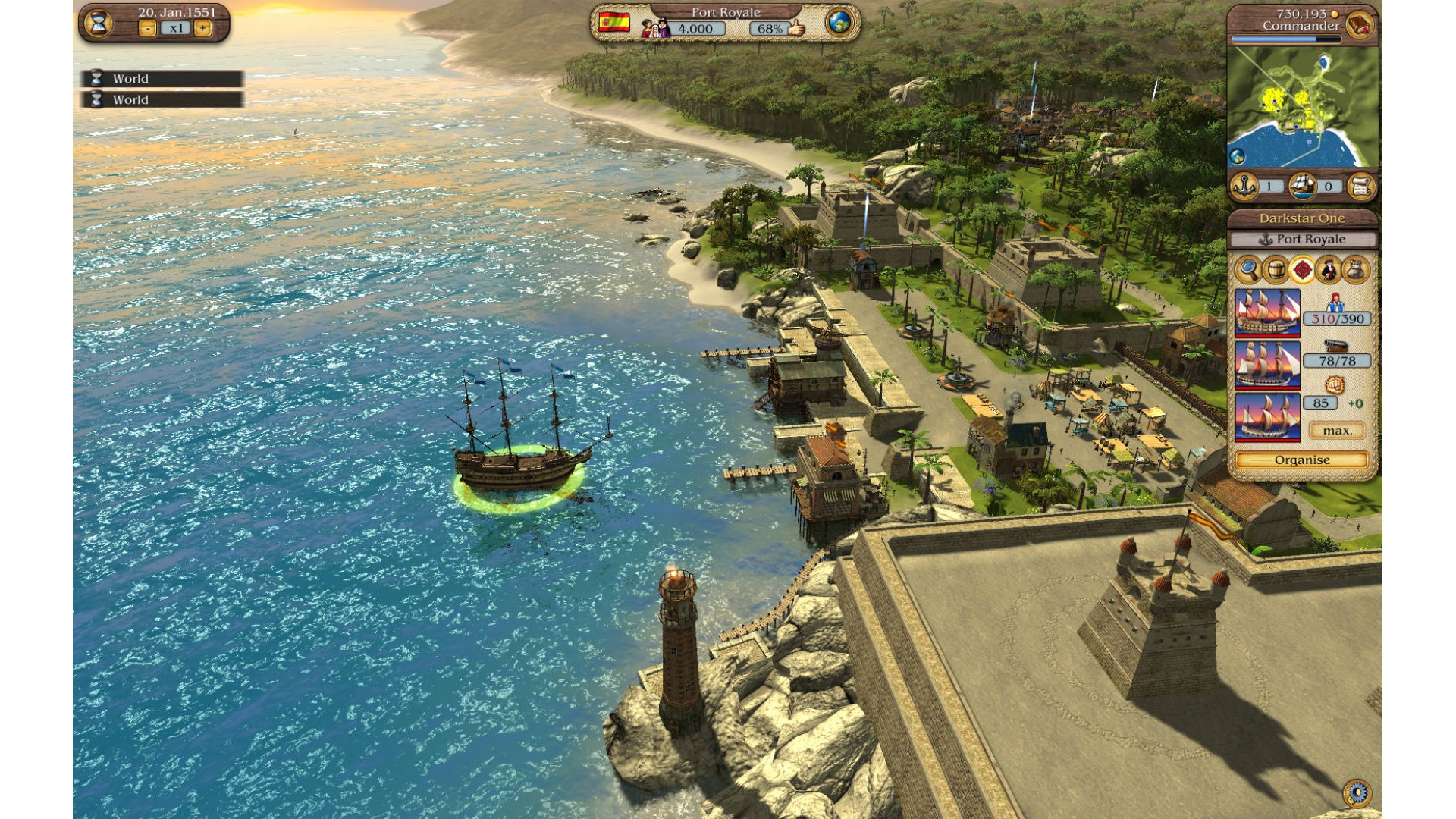1456x819 pixels.
Task: Open the globe world map button beside Port Royale
Action: click(x=839, y=23)
